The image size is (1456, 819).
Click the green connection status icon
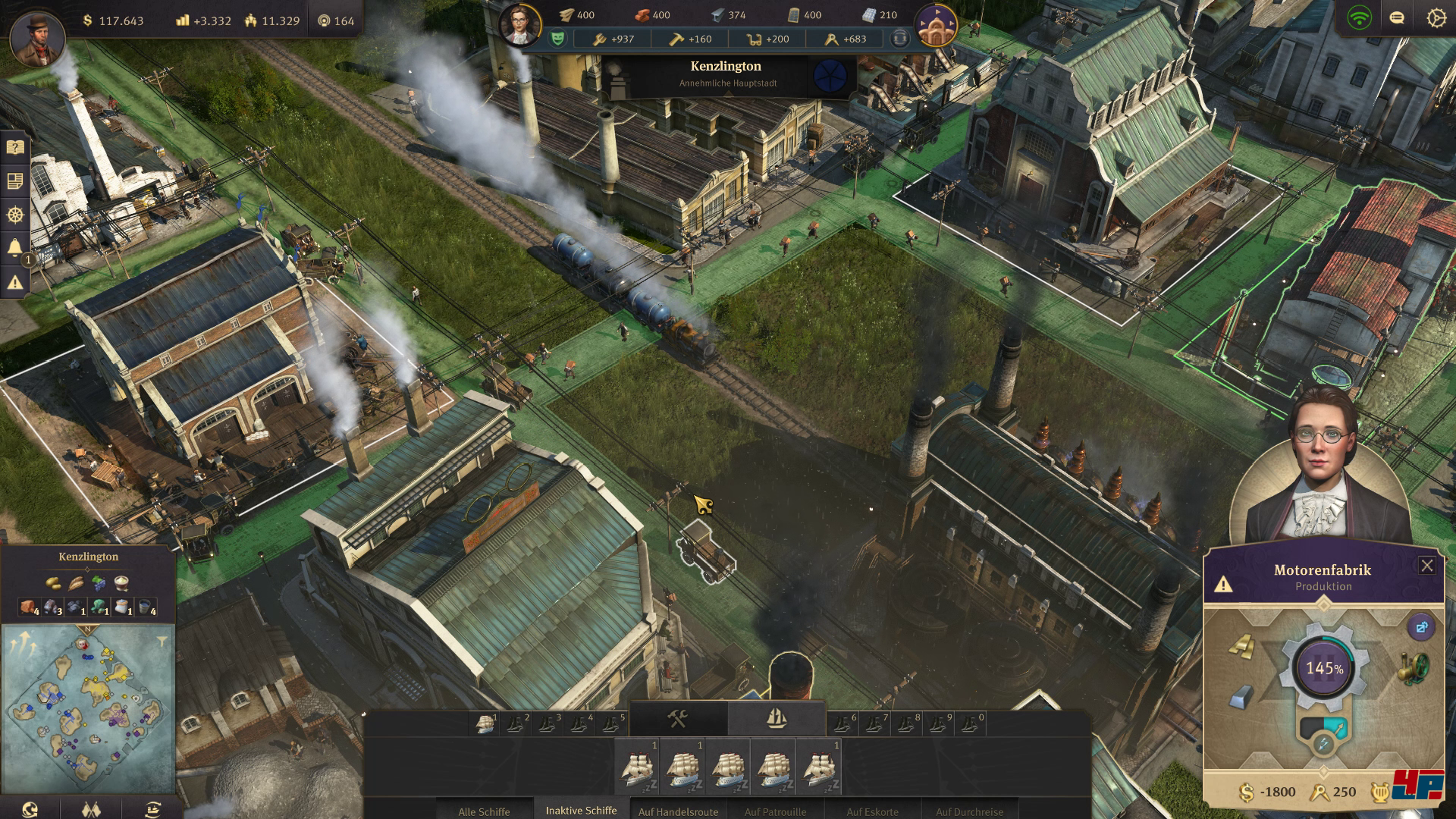pyautogui.click(x=1359, y=18)
